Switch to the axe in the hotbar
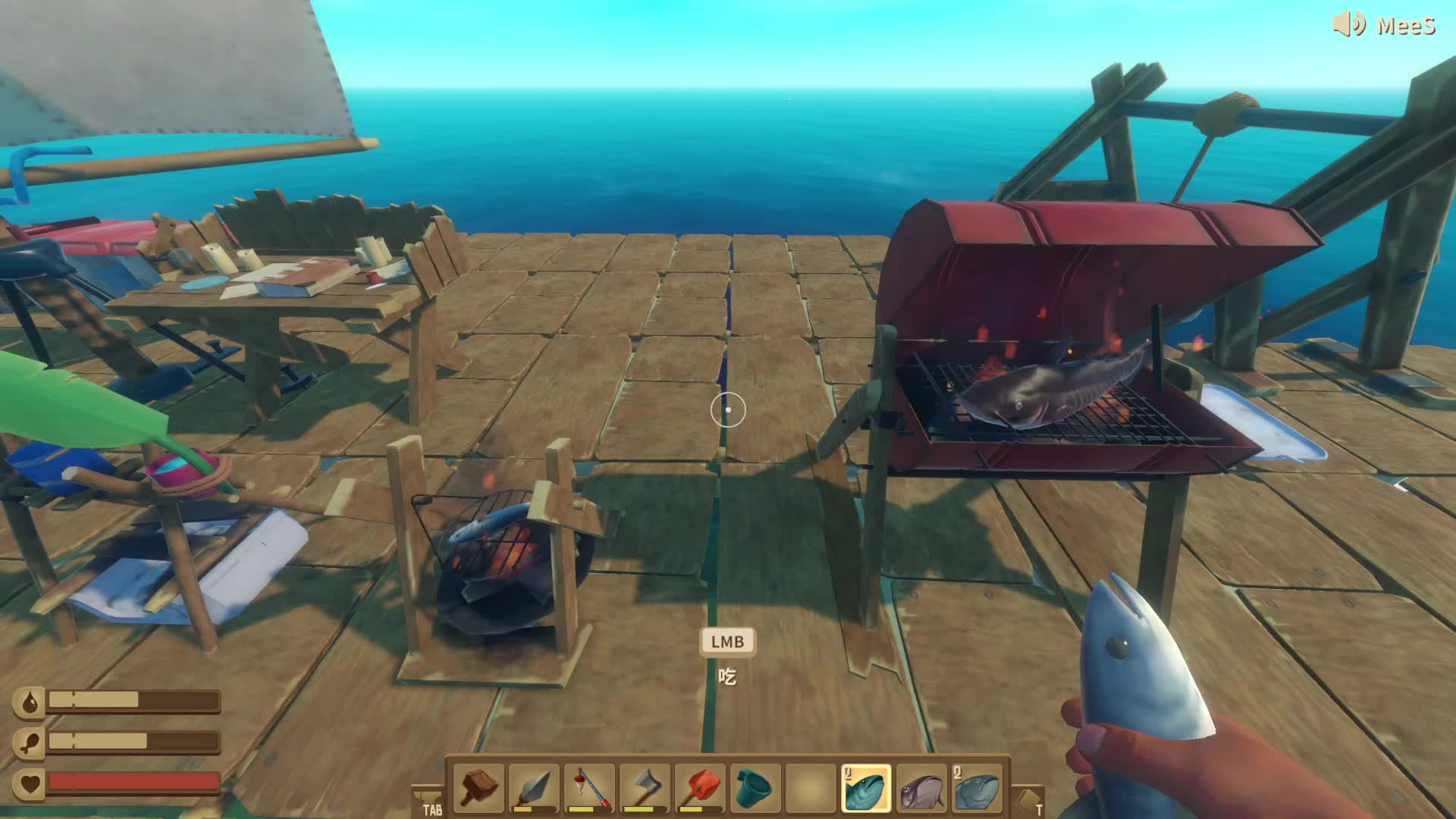 [645, 789]
